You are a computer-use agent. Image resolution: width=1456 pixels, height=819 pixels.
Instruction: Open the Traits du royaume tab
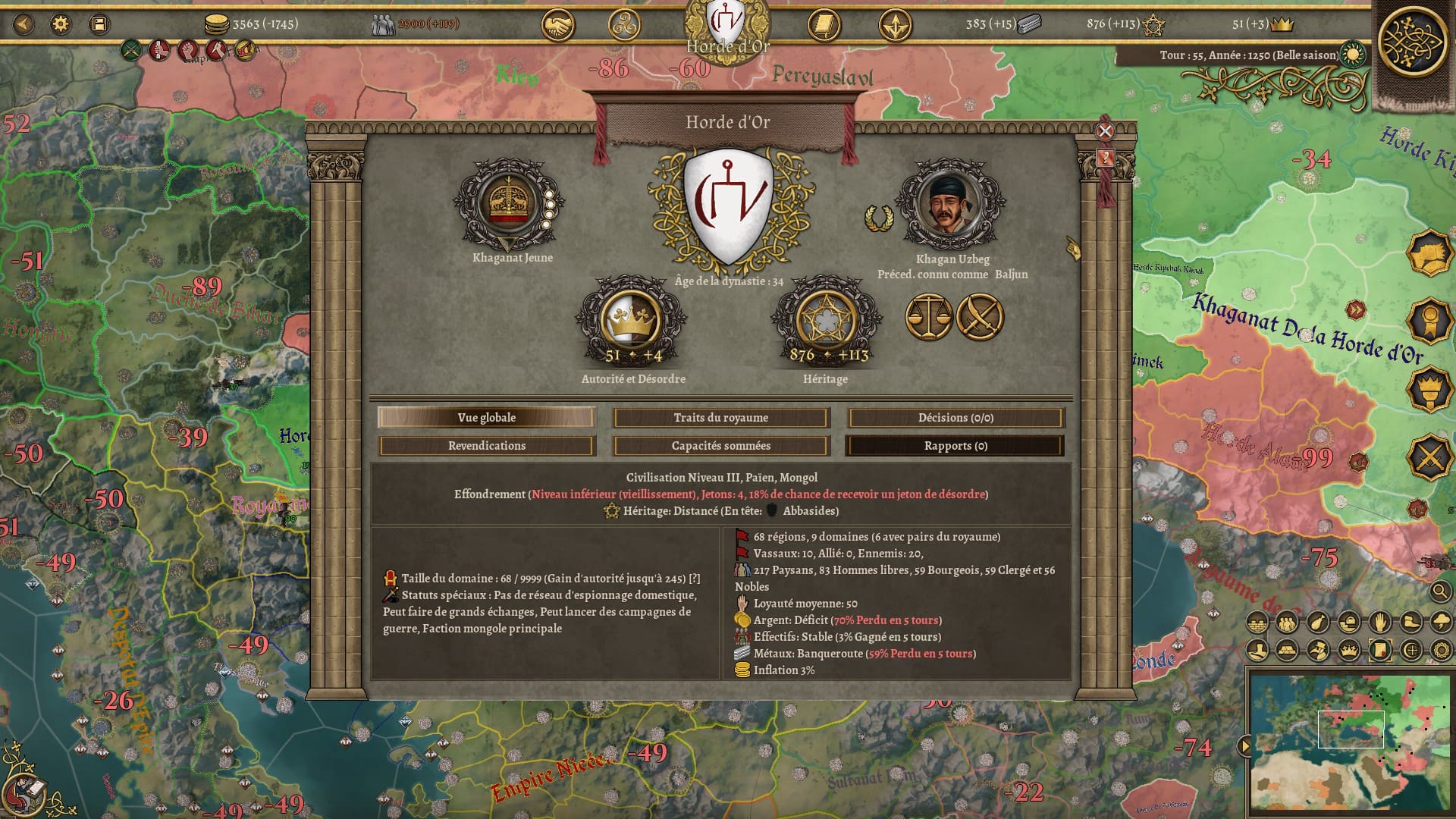720,418
